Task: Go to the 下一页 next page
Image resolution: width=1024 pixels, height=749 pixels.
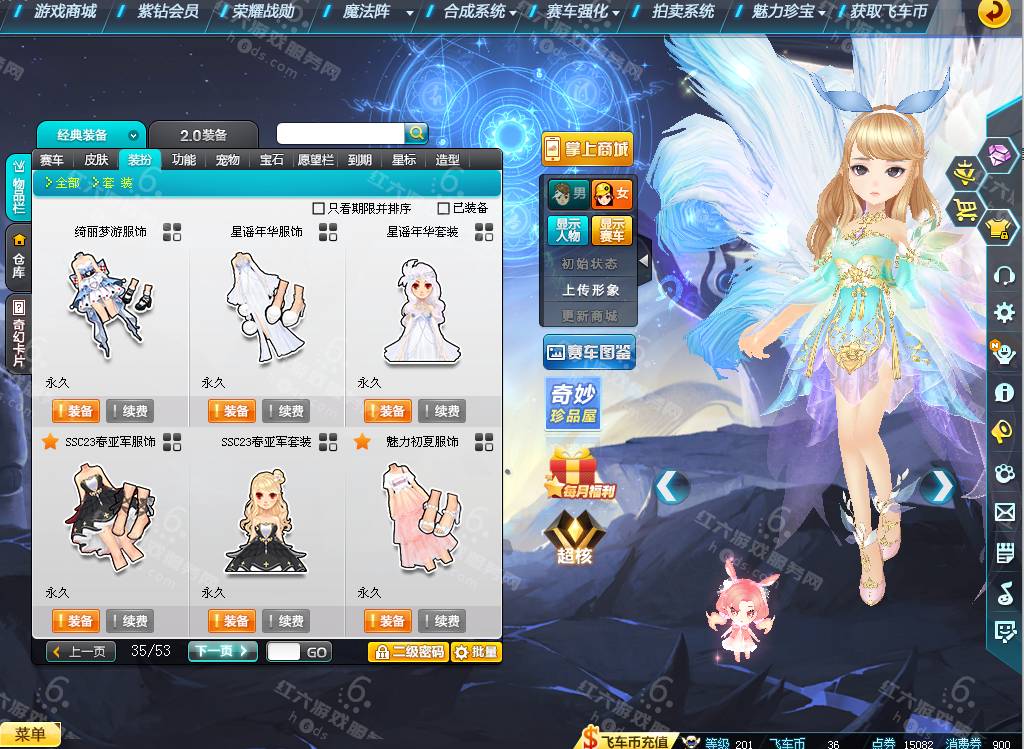Action: [222, 651]
